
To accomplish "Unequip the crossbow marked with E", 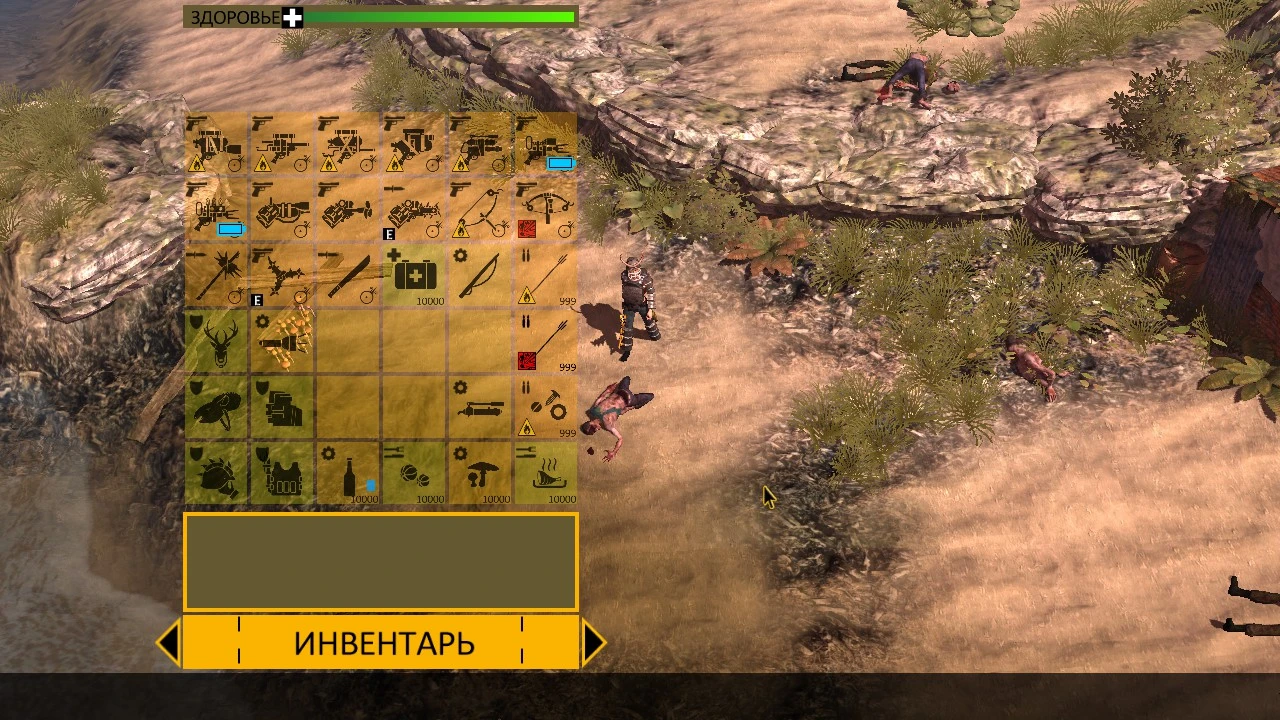I will 413,210.
